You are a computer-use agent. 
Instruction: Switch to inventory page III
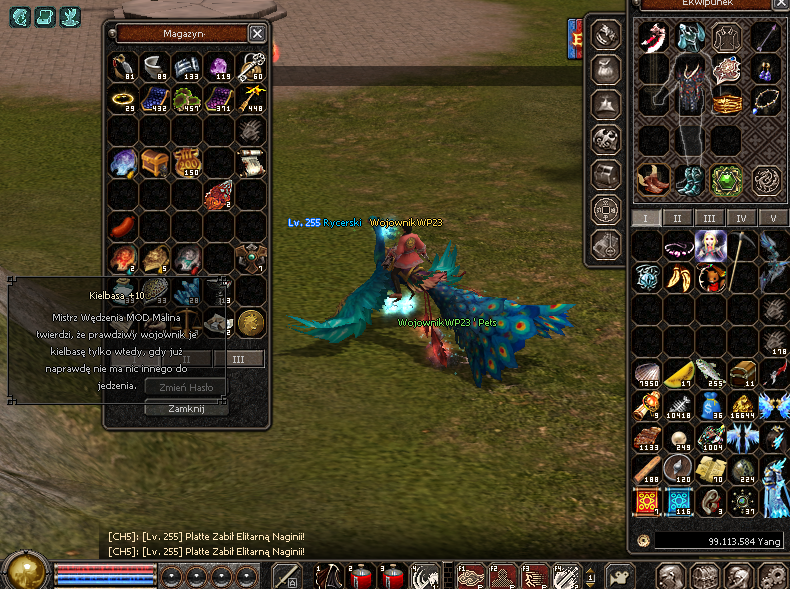pos(708,218)
